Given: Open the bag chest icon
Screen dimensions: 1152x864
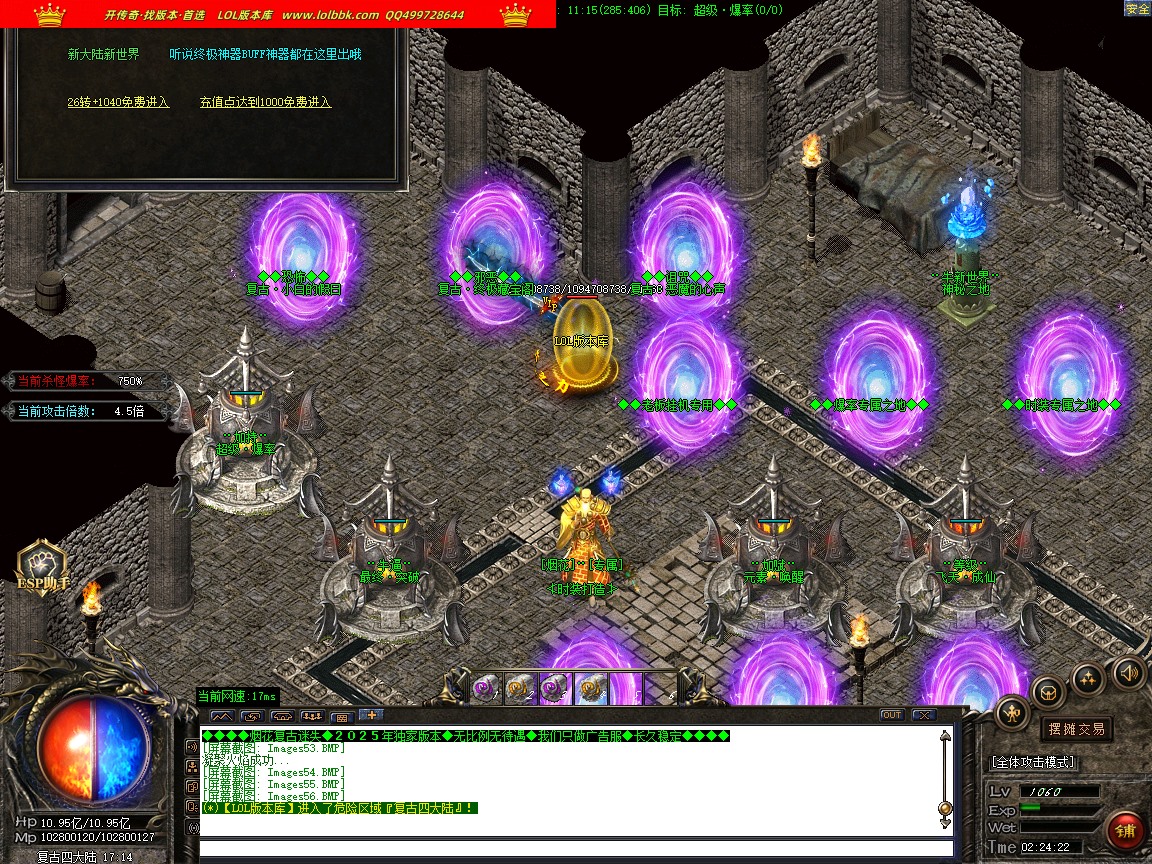Looking at the screenshot, I should pyautogui.click(x=1048, y=691).
